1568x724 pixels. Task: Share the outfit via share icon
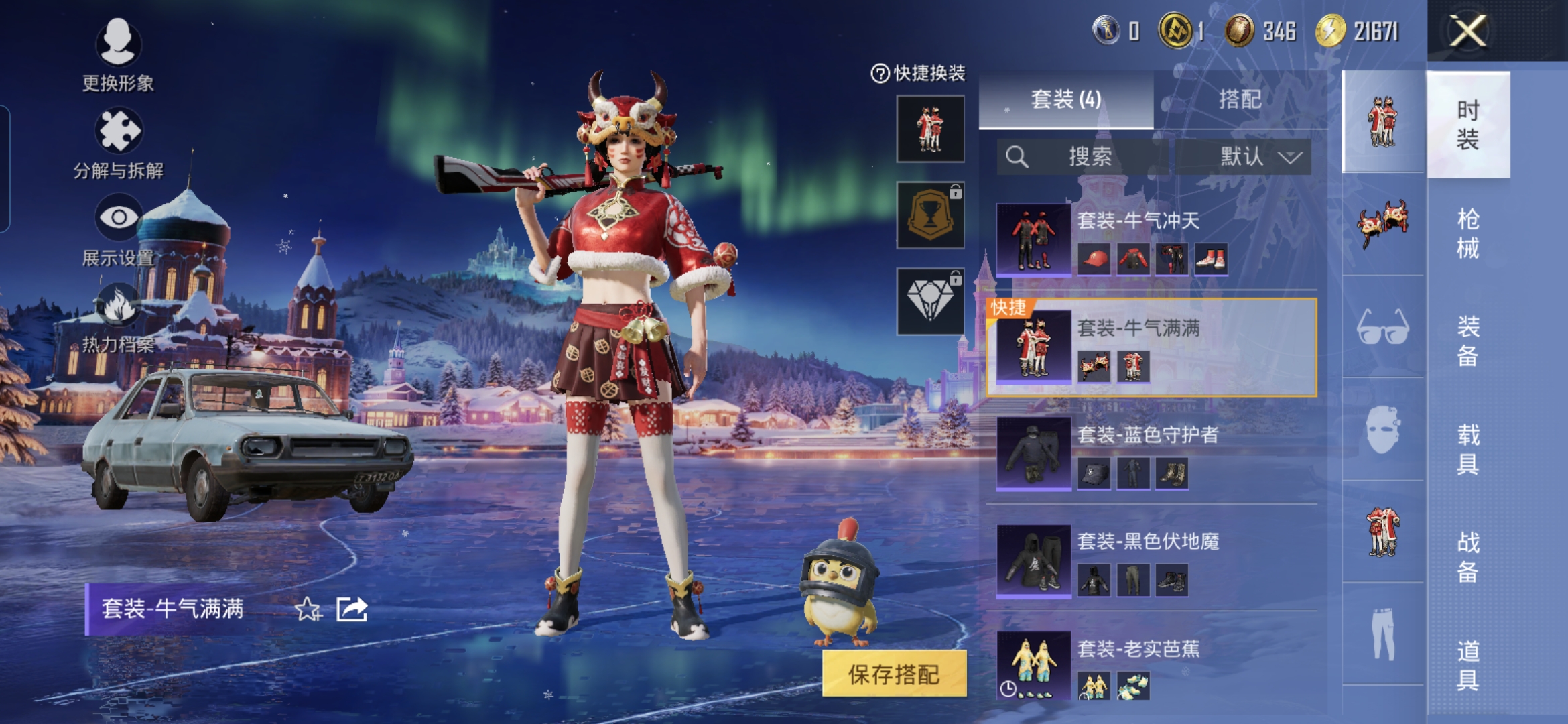352,609
